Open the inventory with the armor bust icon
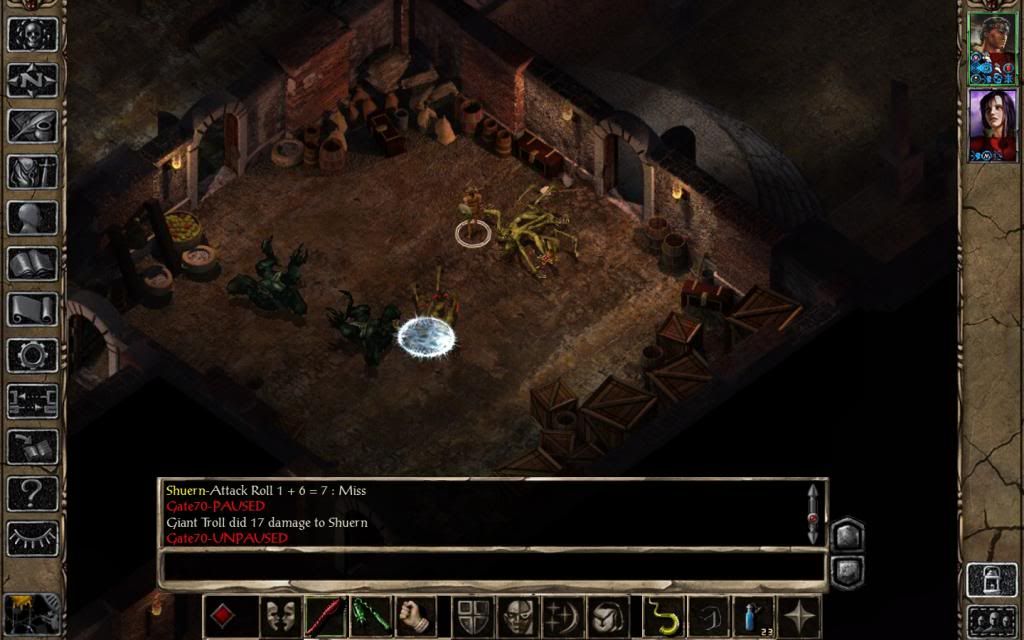This screenshot has height=640, width=1024. 33,172
